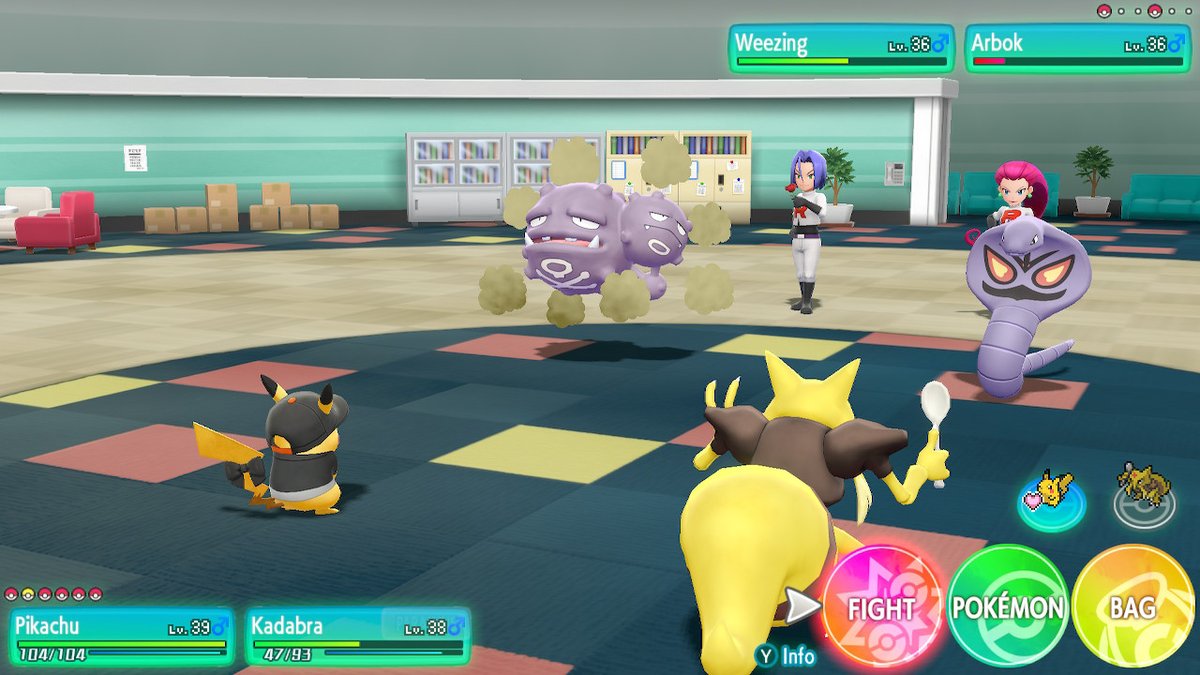Select the Kadabra turn icon

[1143, 489]
